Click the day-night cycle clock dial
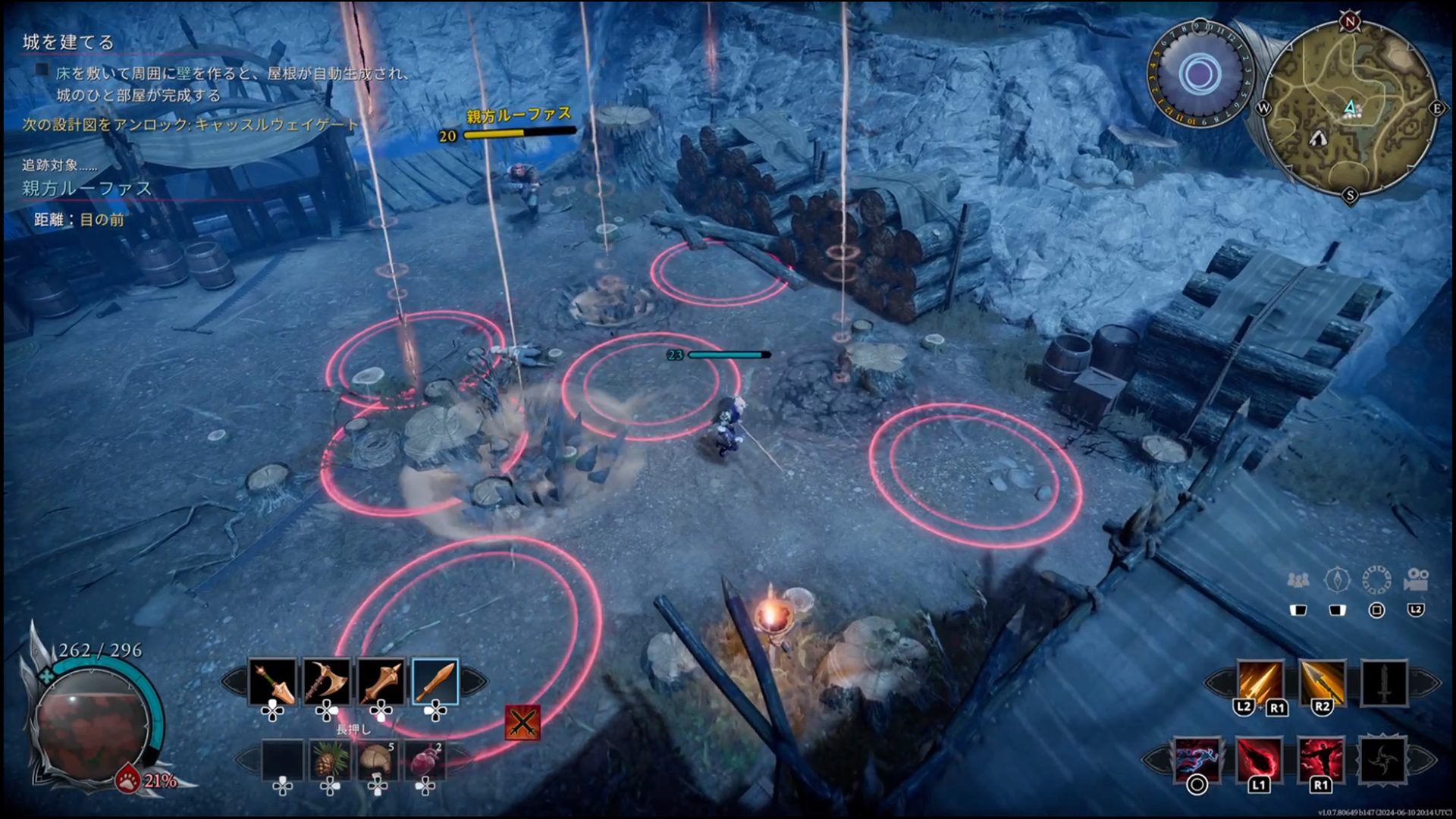Screen dimensions: 1456x819 1199,74
